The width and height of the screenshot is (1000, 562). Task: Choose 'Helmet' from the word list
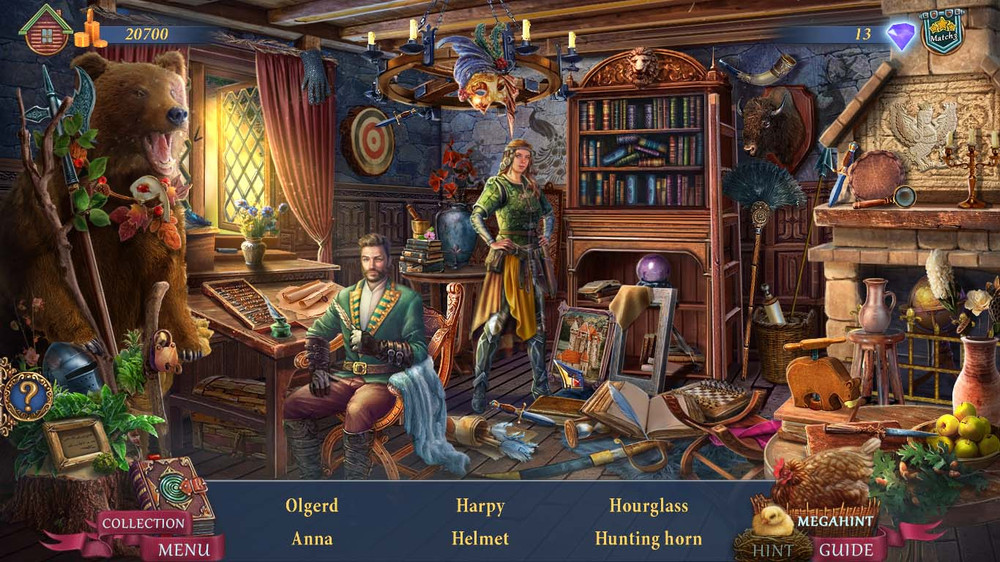pos(480,539)
